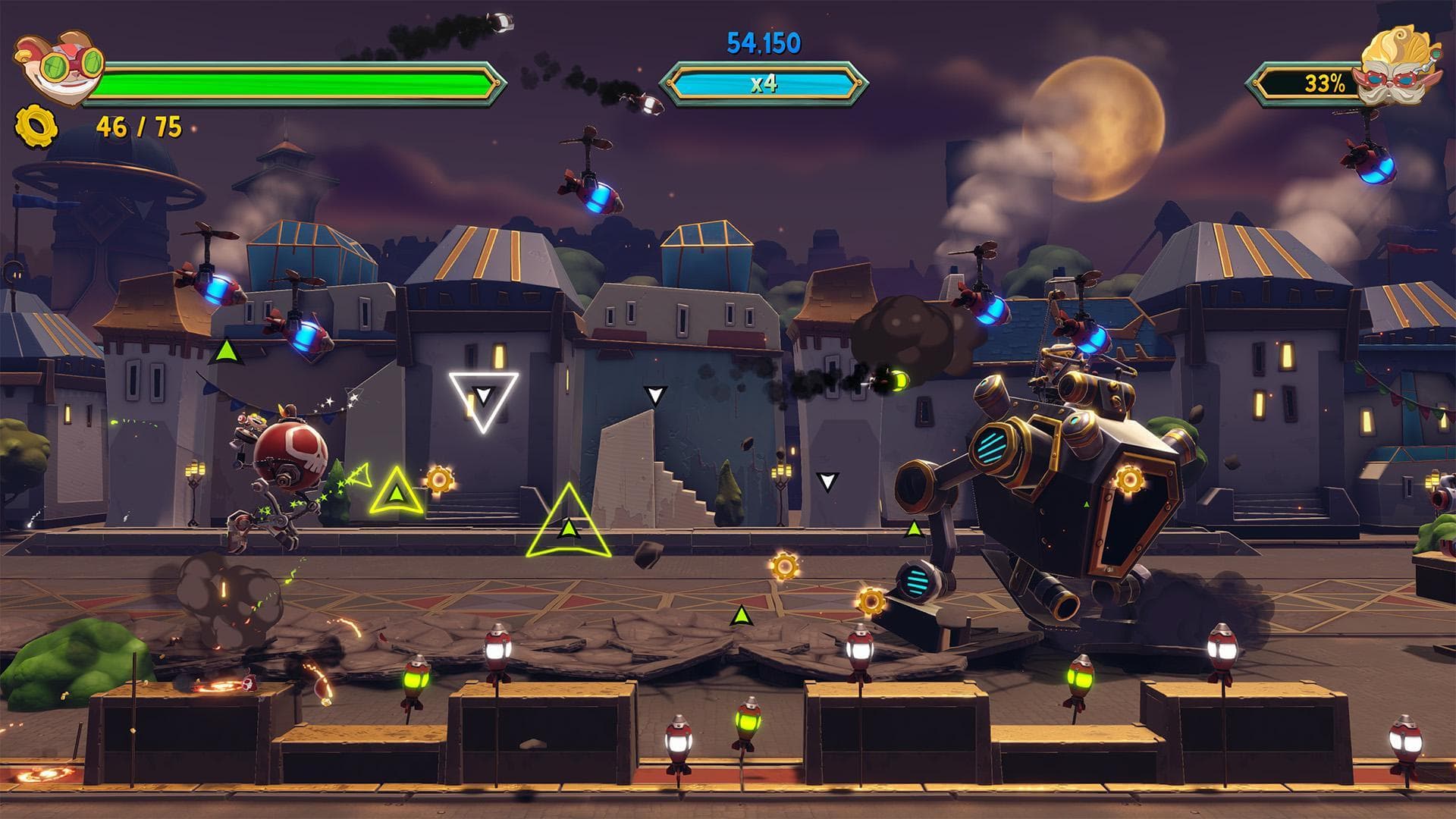Click the spinning gear pickup near the player
Image resolution: width=1456 pixels, height=819 pixels.
pos(438,479)
